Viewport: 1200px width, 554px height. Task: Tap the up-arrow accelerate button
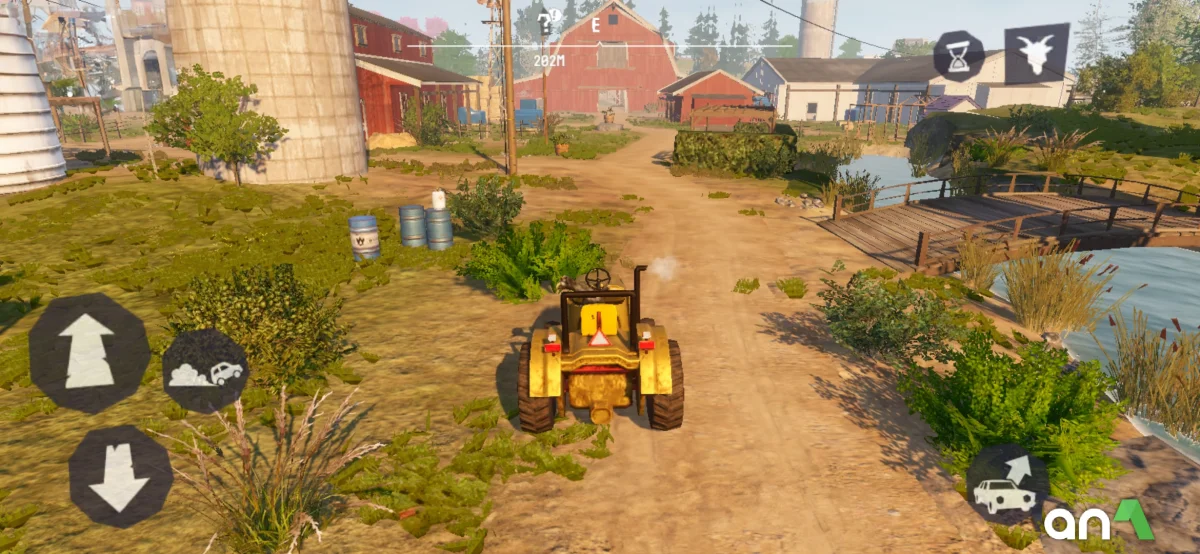[88, 352]
